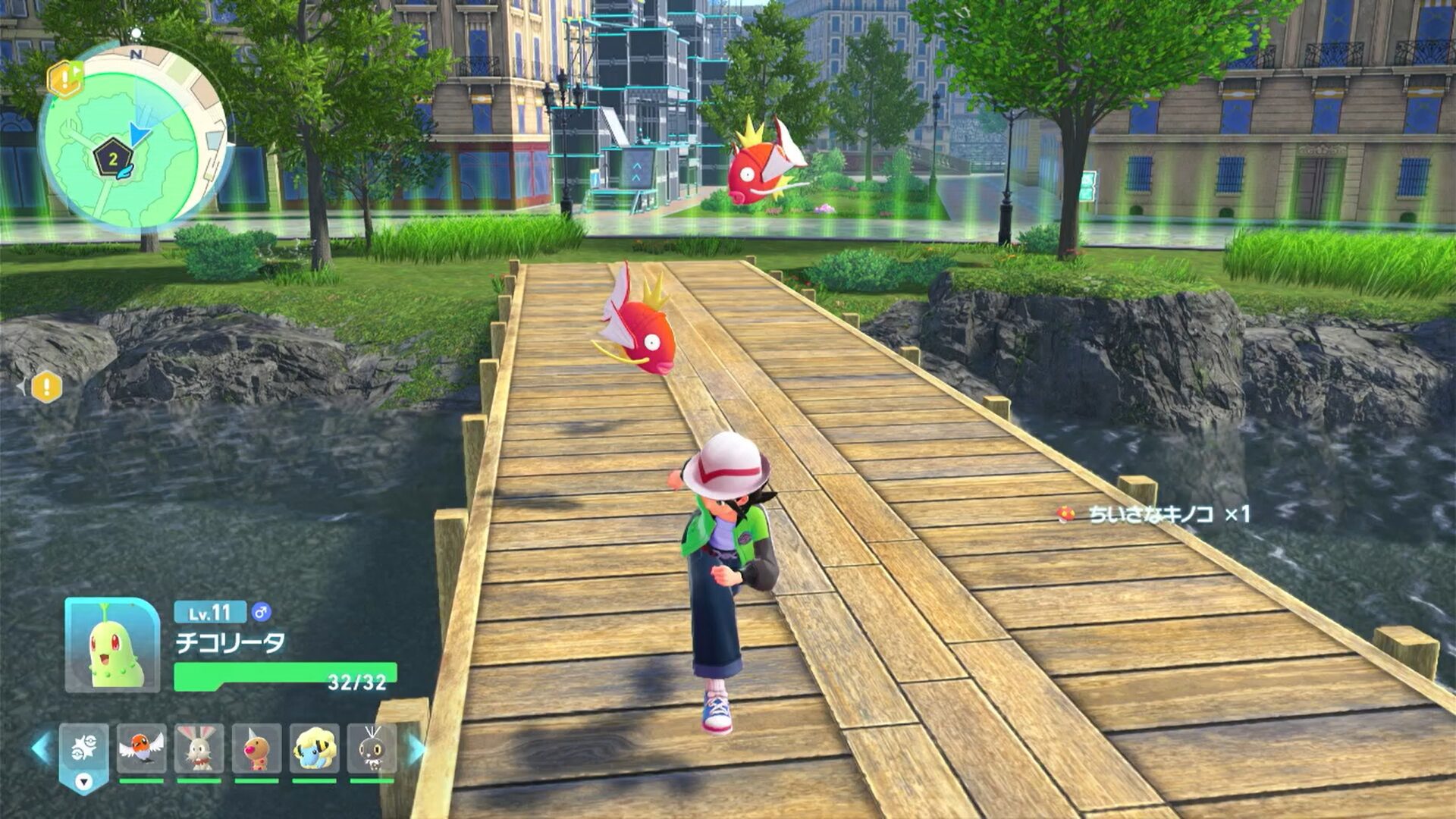Click the orange quest marker on minimap
The height and width of the screenshot is (819, 1456).
pyautogui.click(x=65, y=78)
